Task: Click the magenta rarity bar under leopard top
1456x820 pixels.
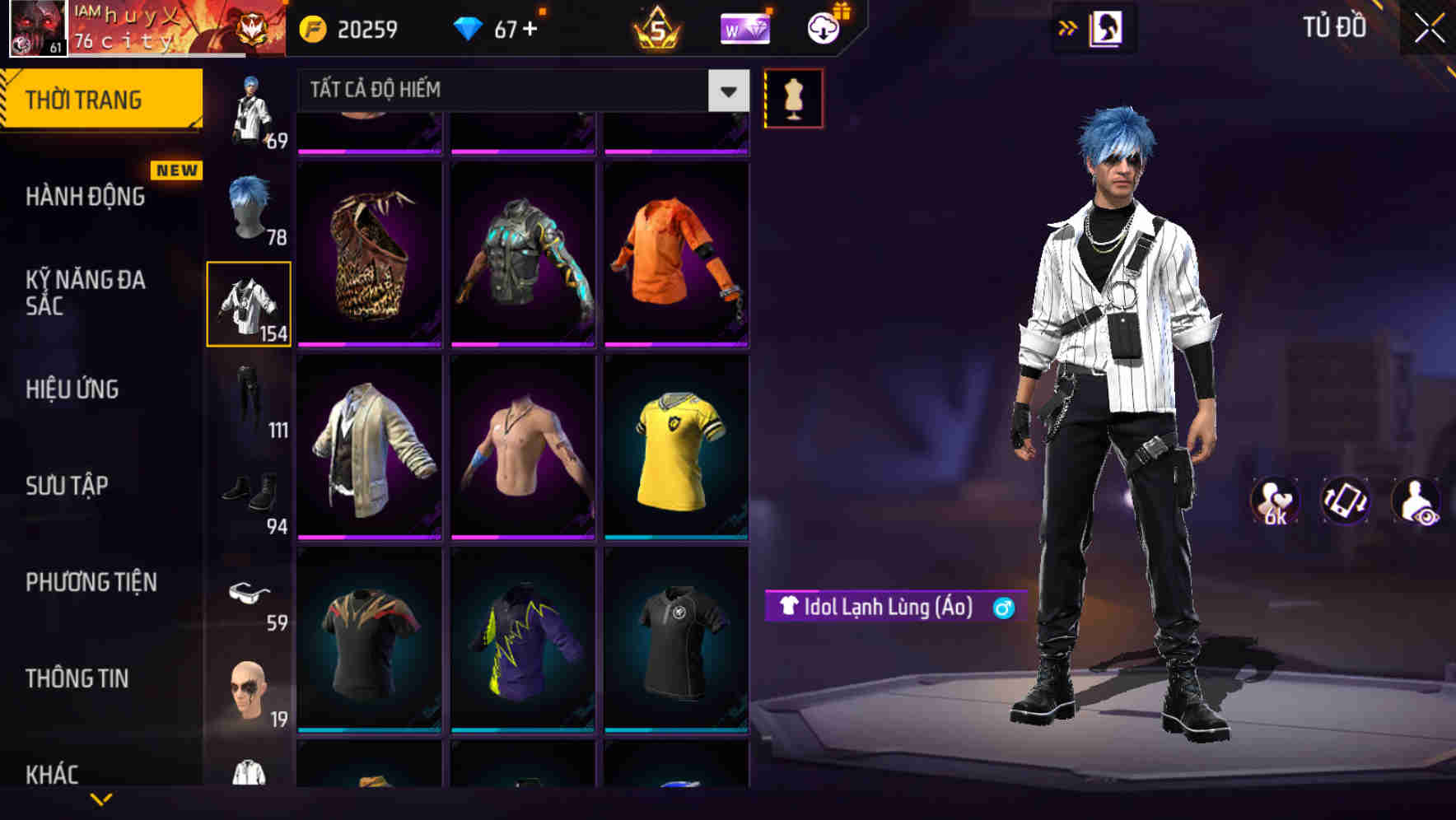Action: coord(370,342)
